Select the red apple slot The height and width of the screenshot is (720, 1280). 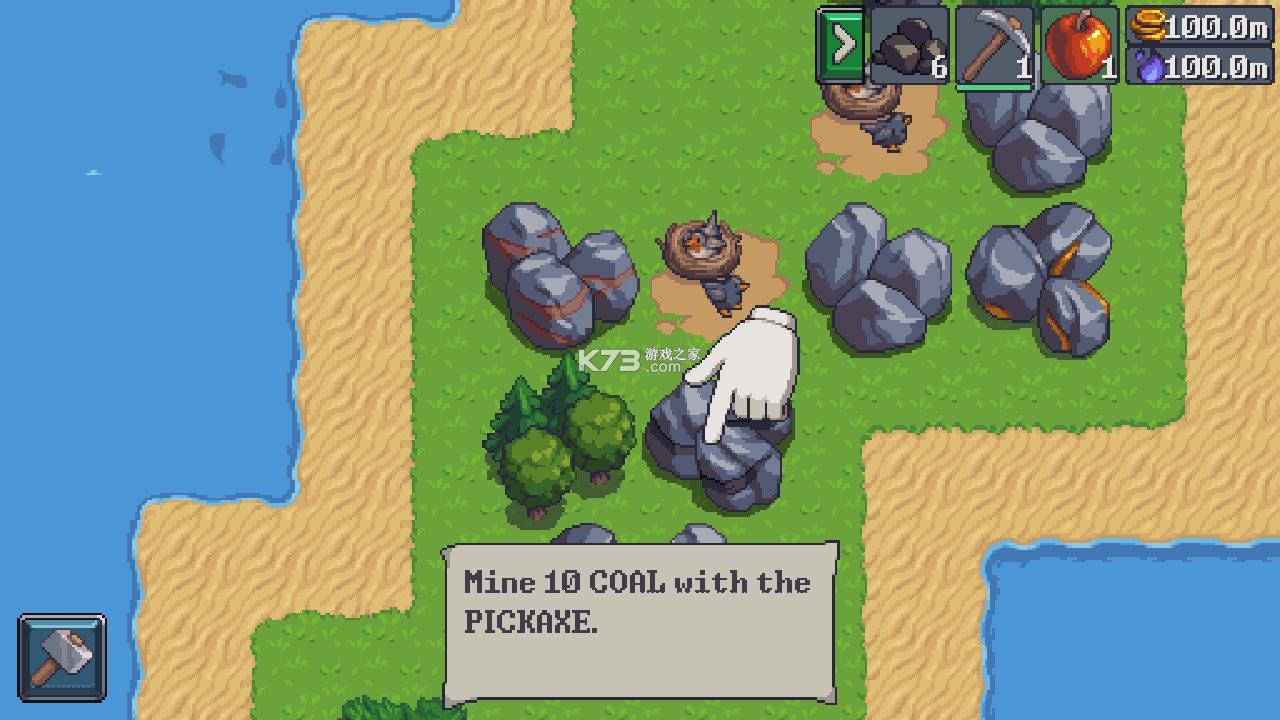[1079, 45]
